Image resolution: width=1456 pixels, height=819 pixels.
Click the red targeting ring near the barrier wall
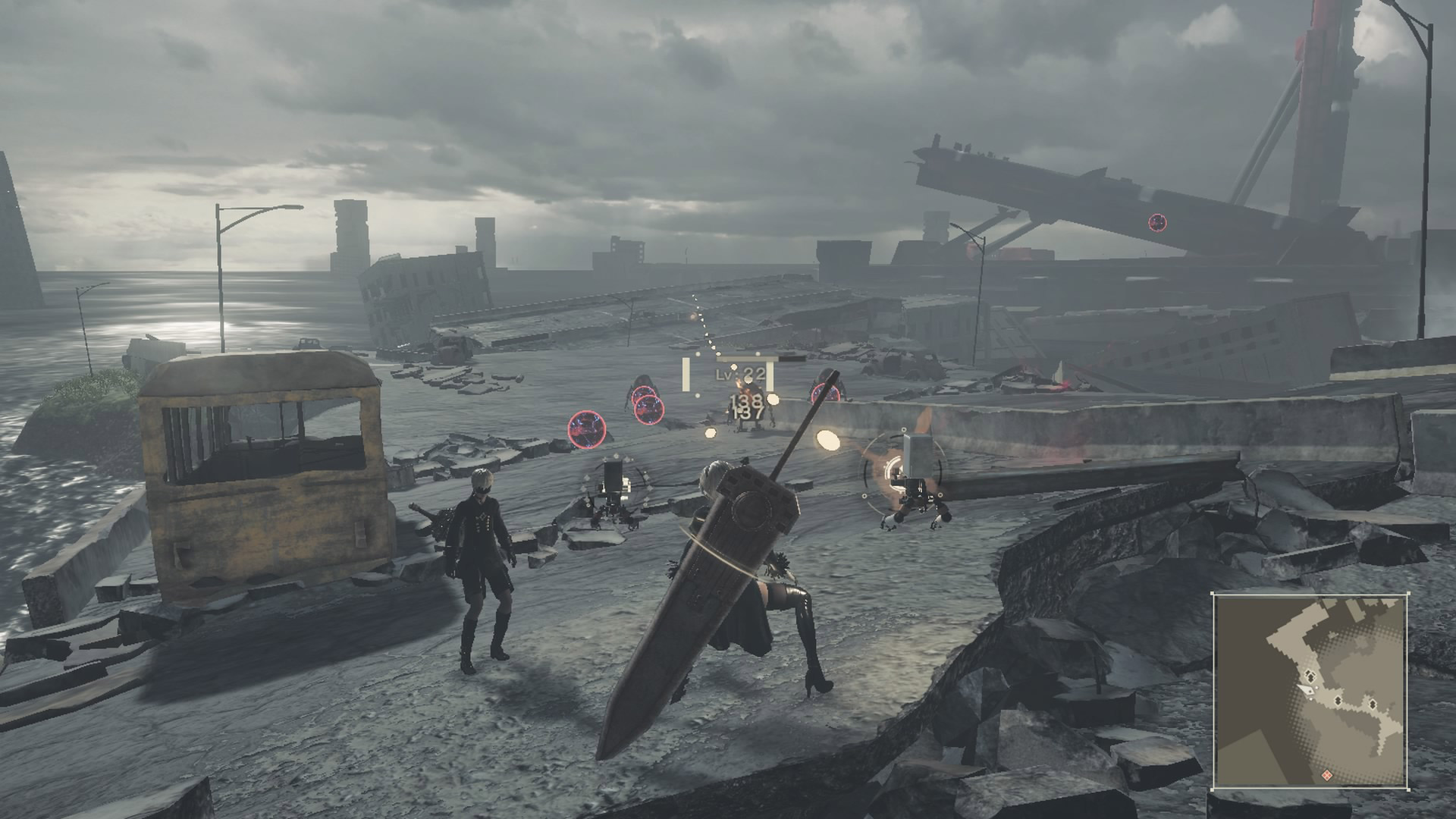click(x=824, y=393)
